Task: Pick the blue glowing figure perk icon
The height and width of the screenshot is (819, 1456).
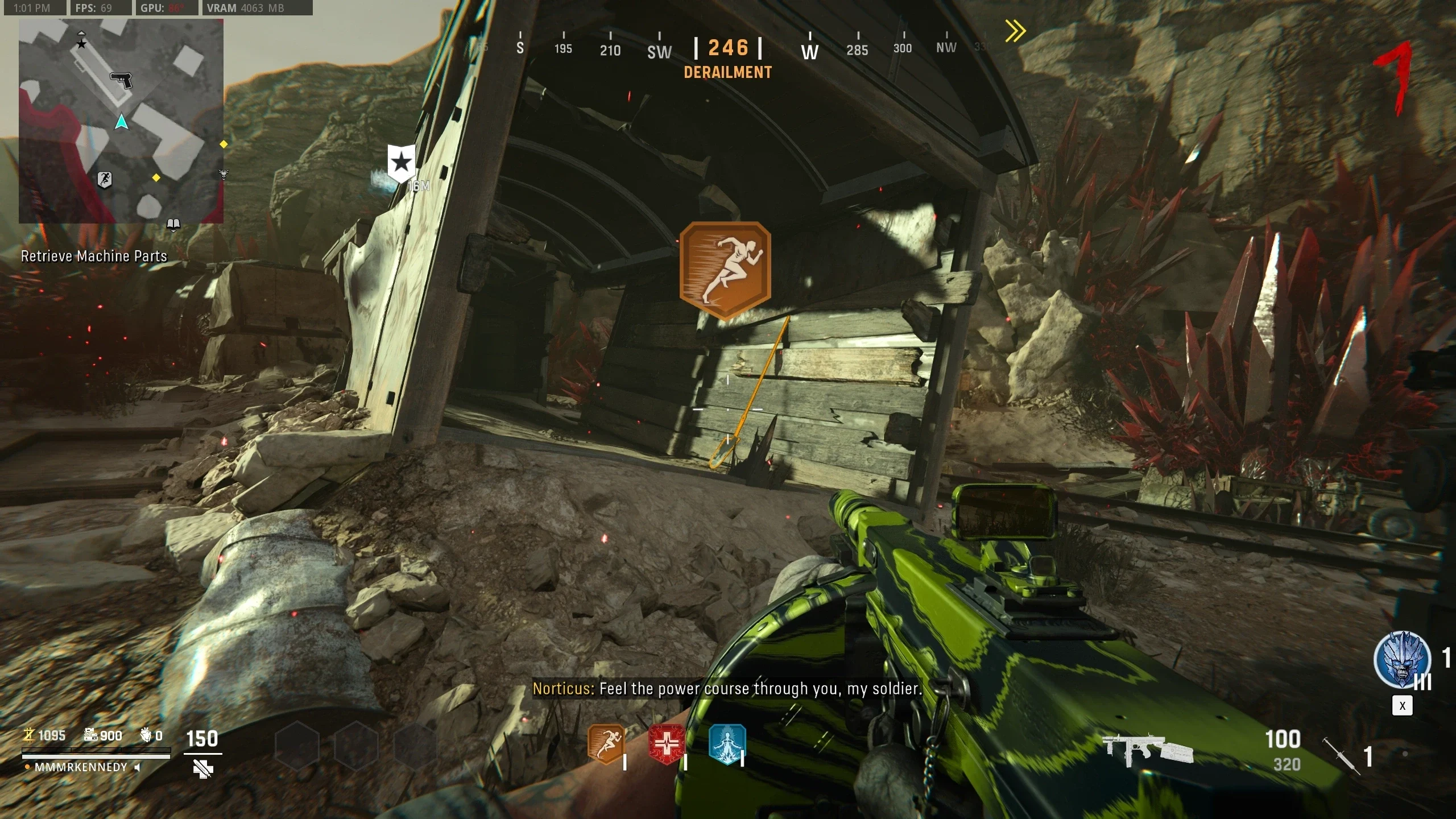Action: tap(727, 744)
